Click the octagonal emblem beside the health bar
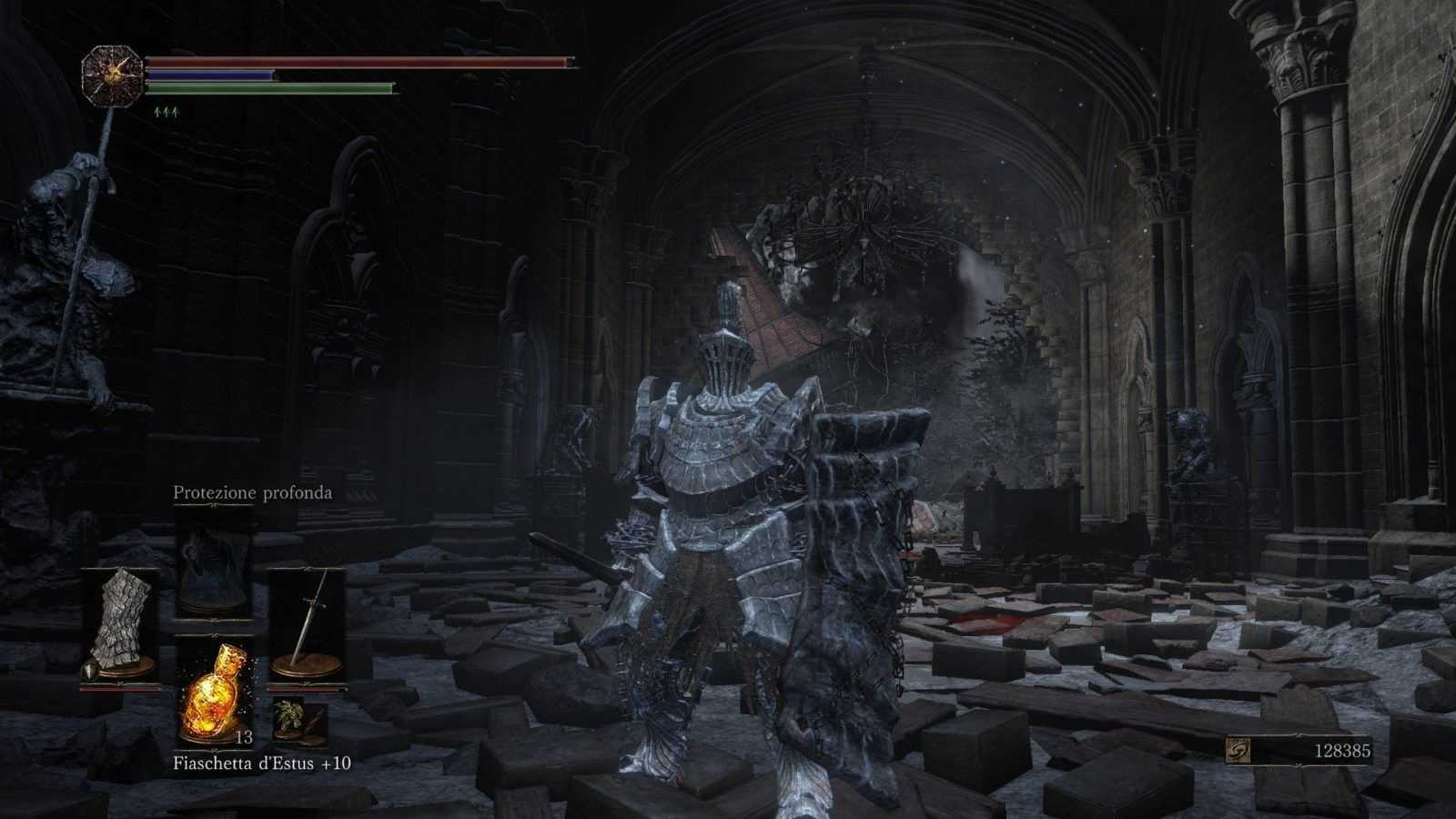The height and width of the screenshot is (819, 1456). [x=112, y=75]
